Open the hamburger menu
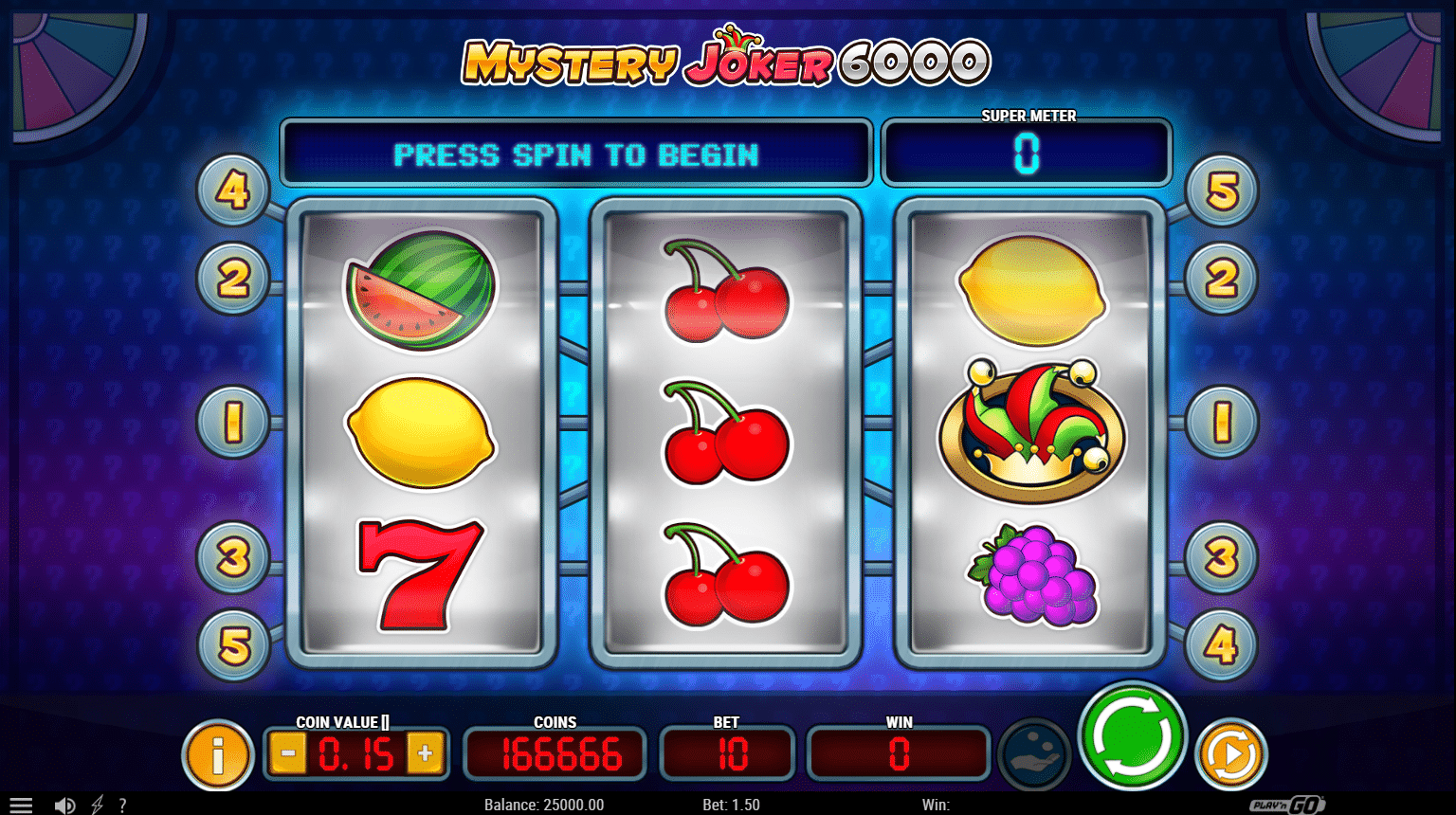This screenshot has width=1456, height=815. pos(21,805)
